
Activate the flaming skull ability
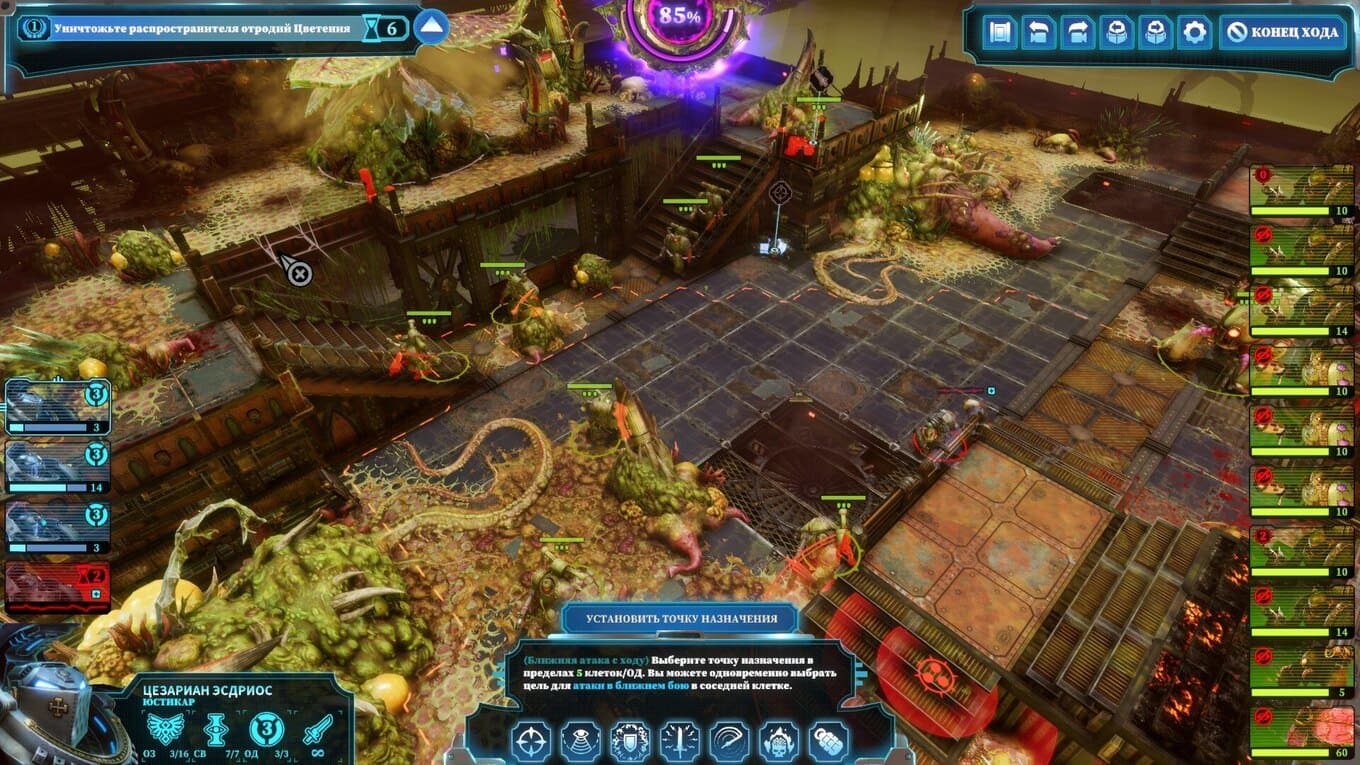(779, 741)
